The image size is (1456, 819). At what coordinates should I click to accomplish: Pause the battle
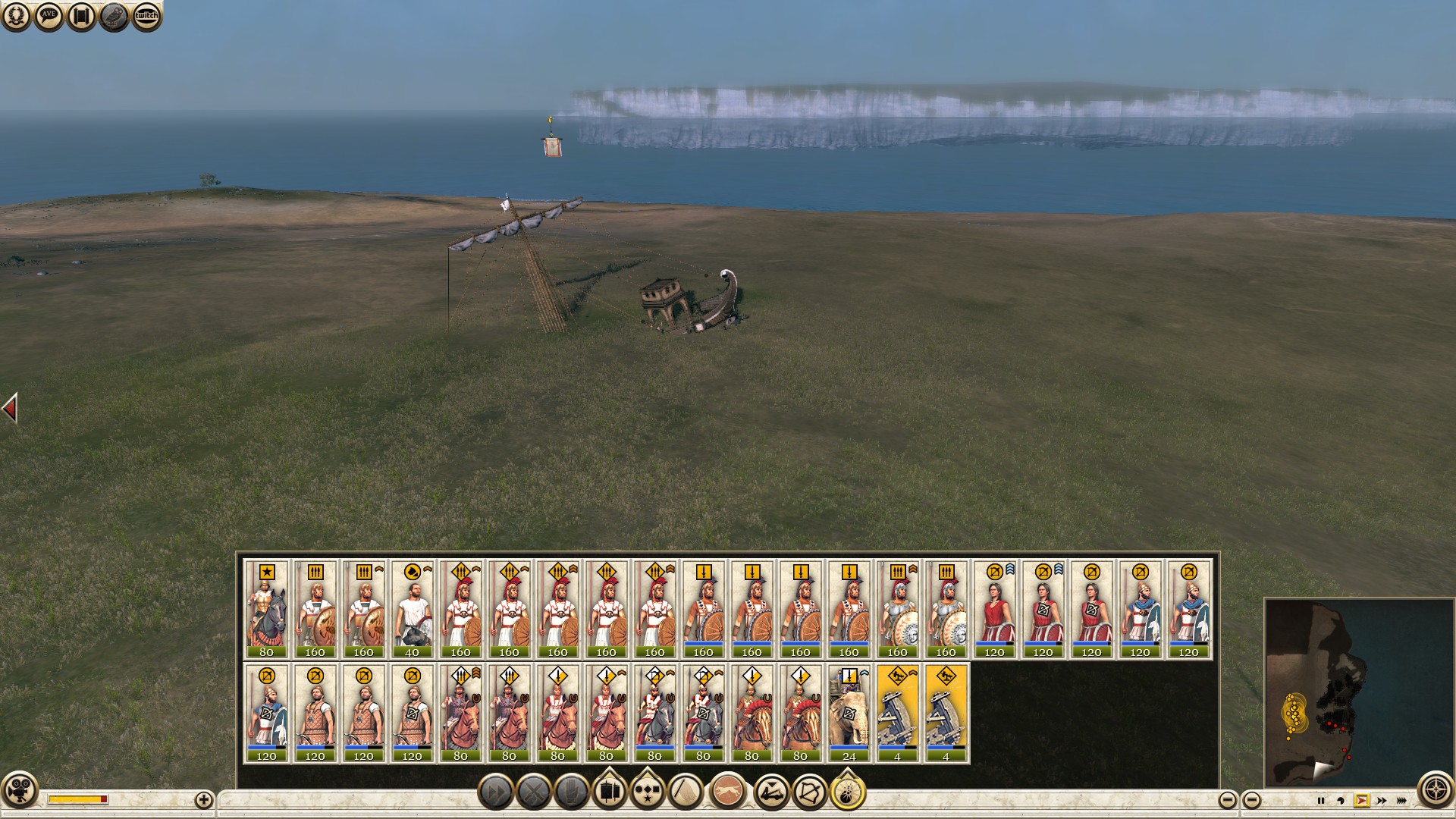tap(1321, 801)
